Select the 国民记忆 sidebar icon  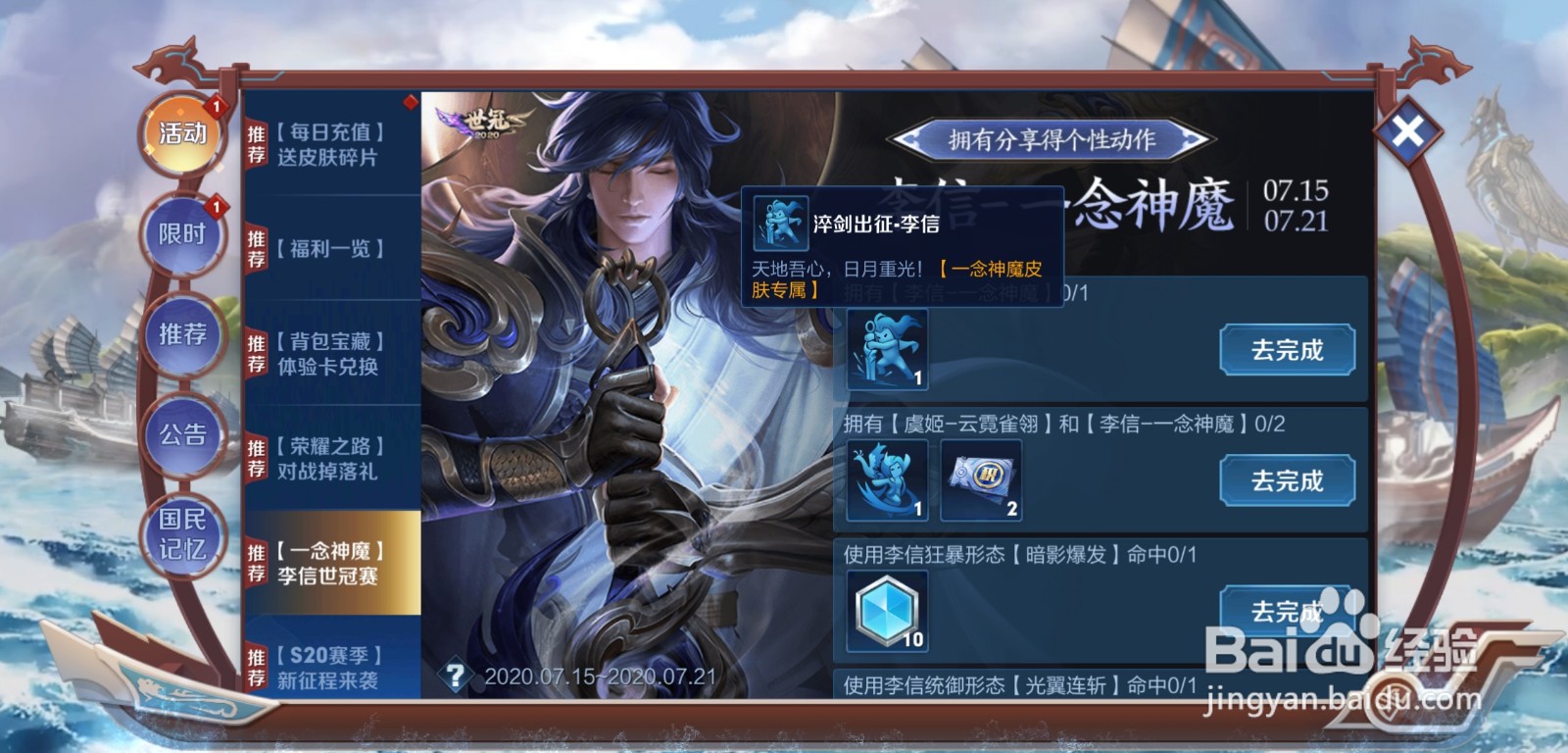point(184,537)
